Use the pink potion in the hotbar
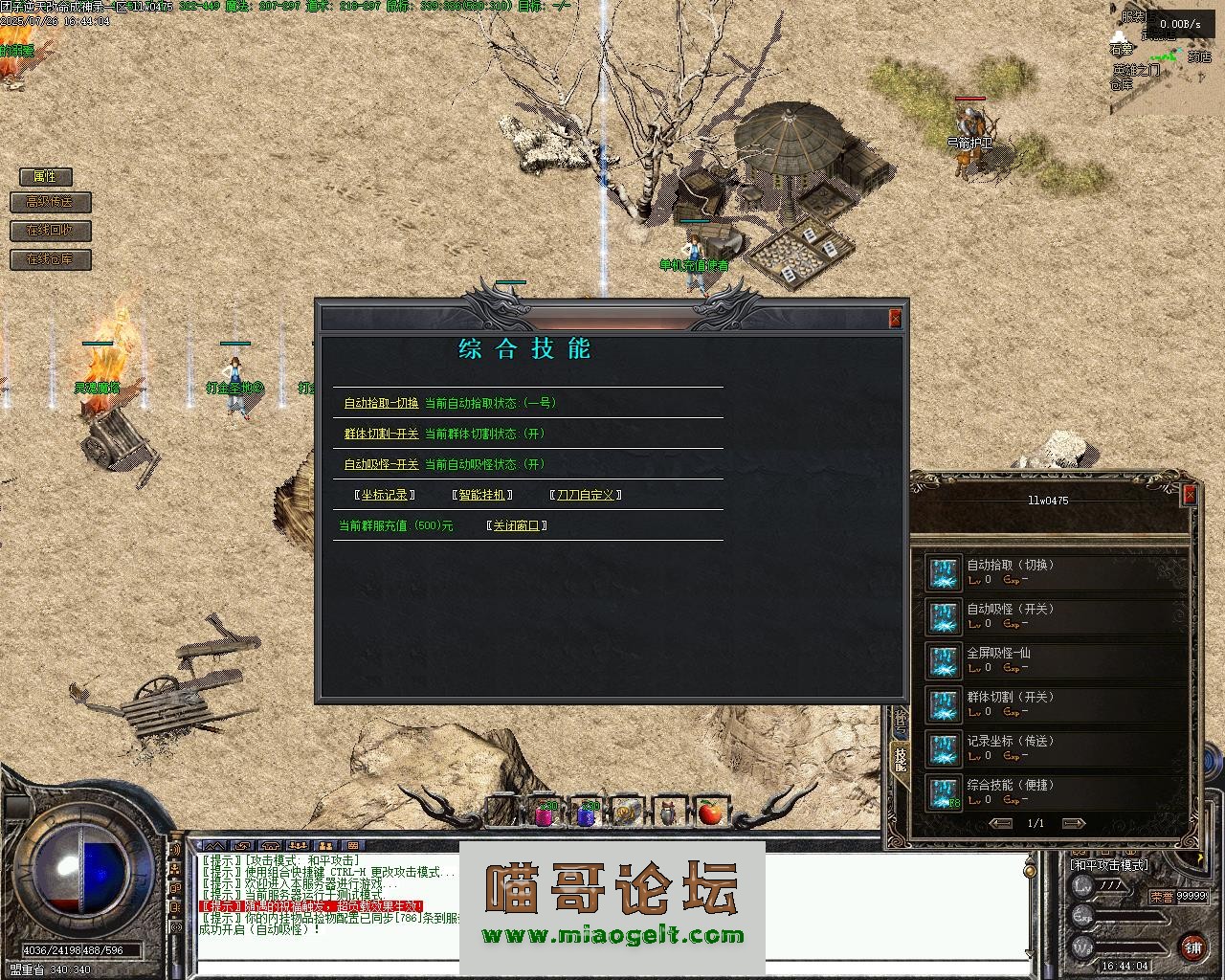The image size is (1225, 980). coord(545,813)
